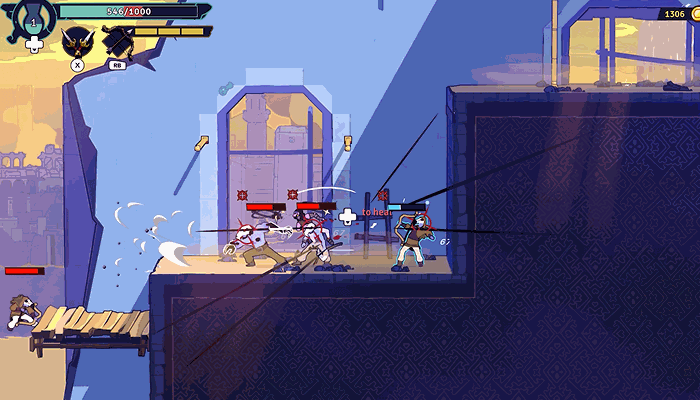This screenshot has width=700, height=400.
Task: Choose the bow and arrow weapon icon
Action: [x=118, y=42]
